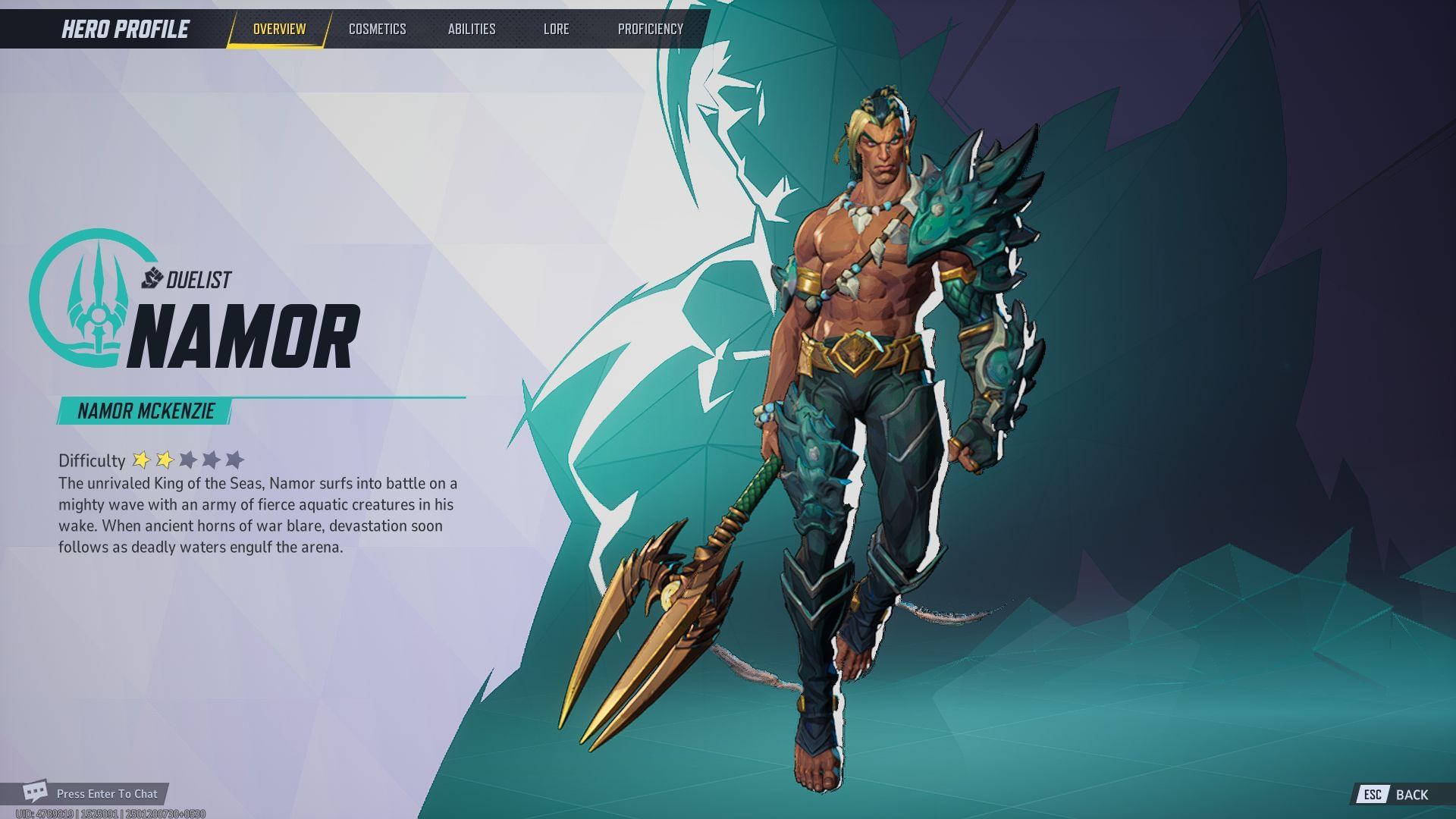
Task: Select the Overview tab
Action: coord(278,29)
